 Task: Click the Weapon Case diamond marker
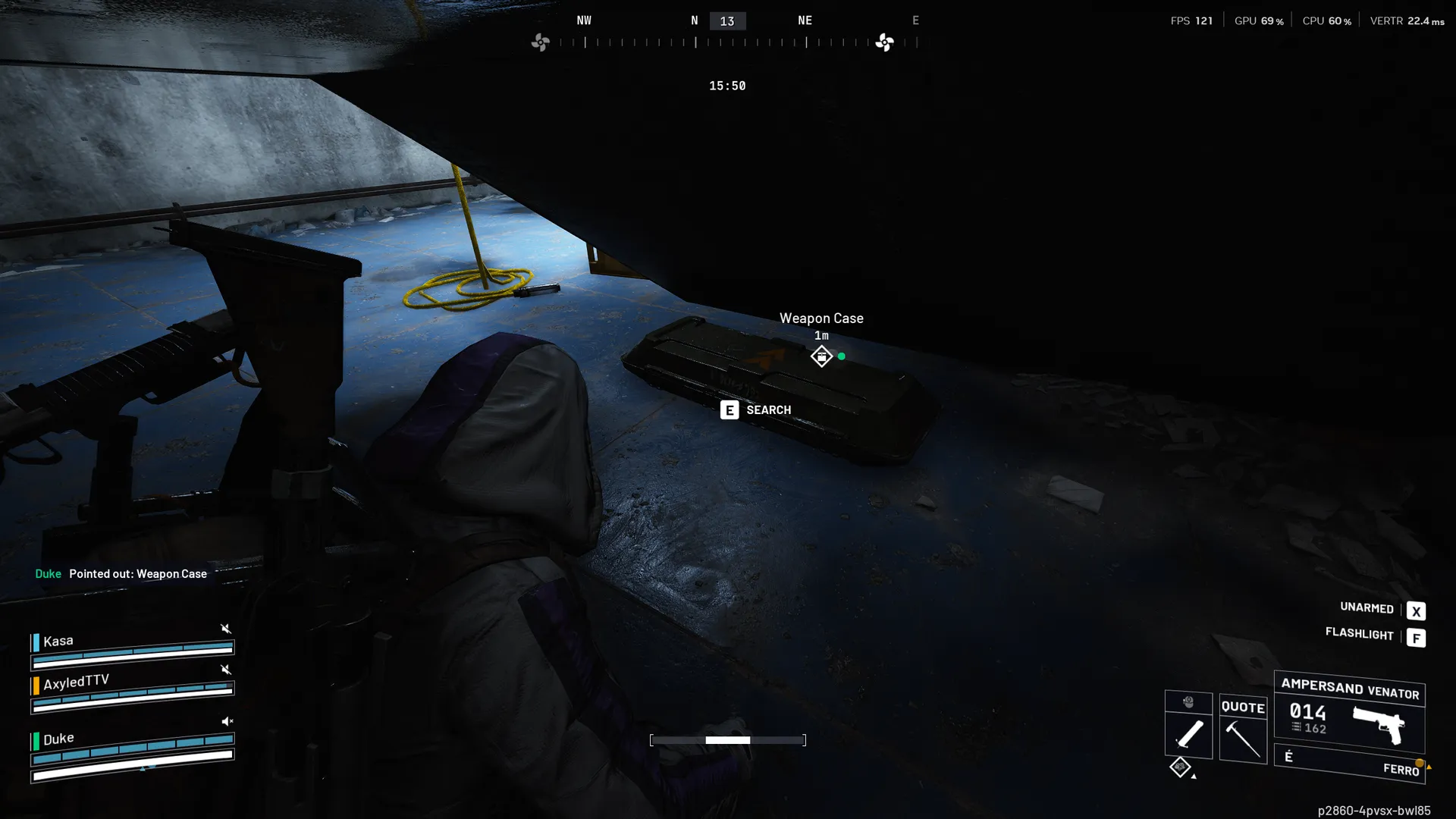(821, 356)
